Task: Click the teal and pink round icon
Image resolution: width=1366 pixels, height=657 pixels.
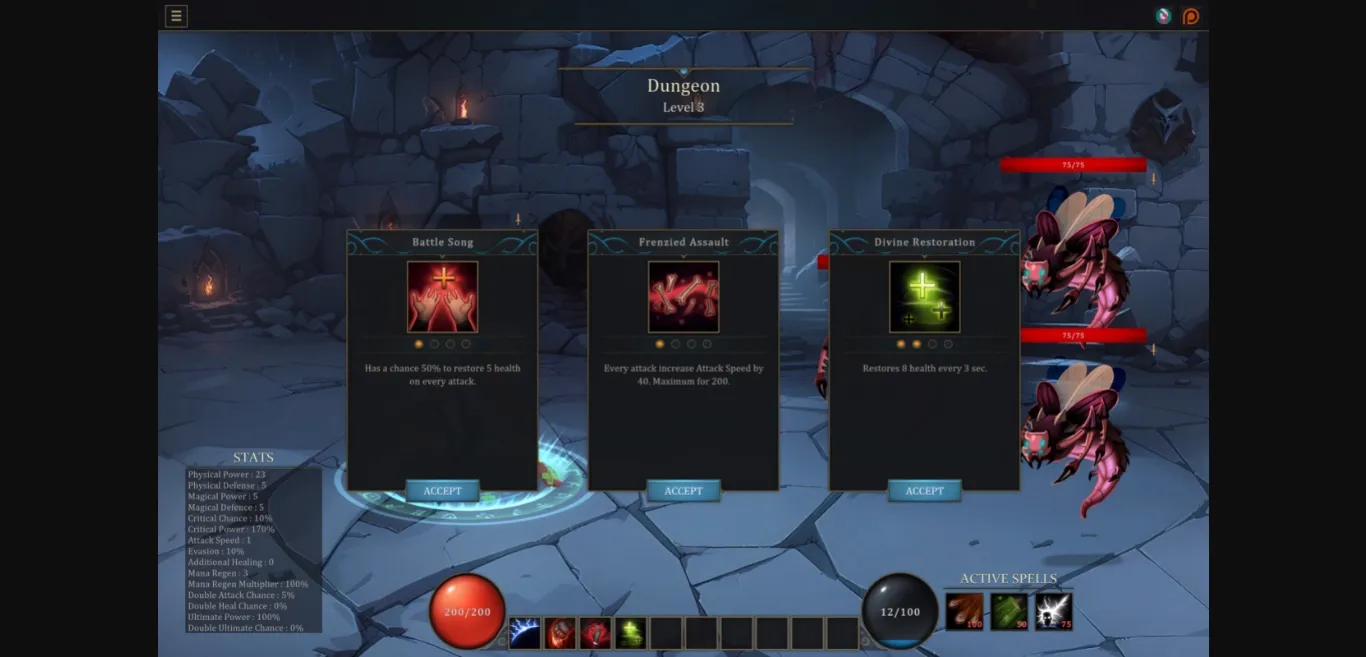Action: [1163, 16]
